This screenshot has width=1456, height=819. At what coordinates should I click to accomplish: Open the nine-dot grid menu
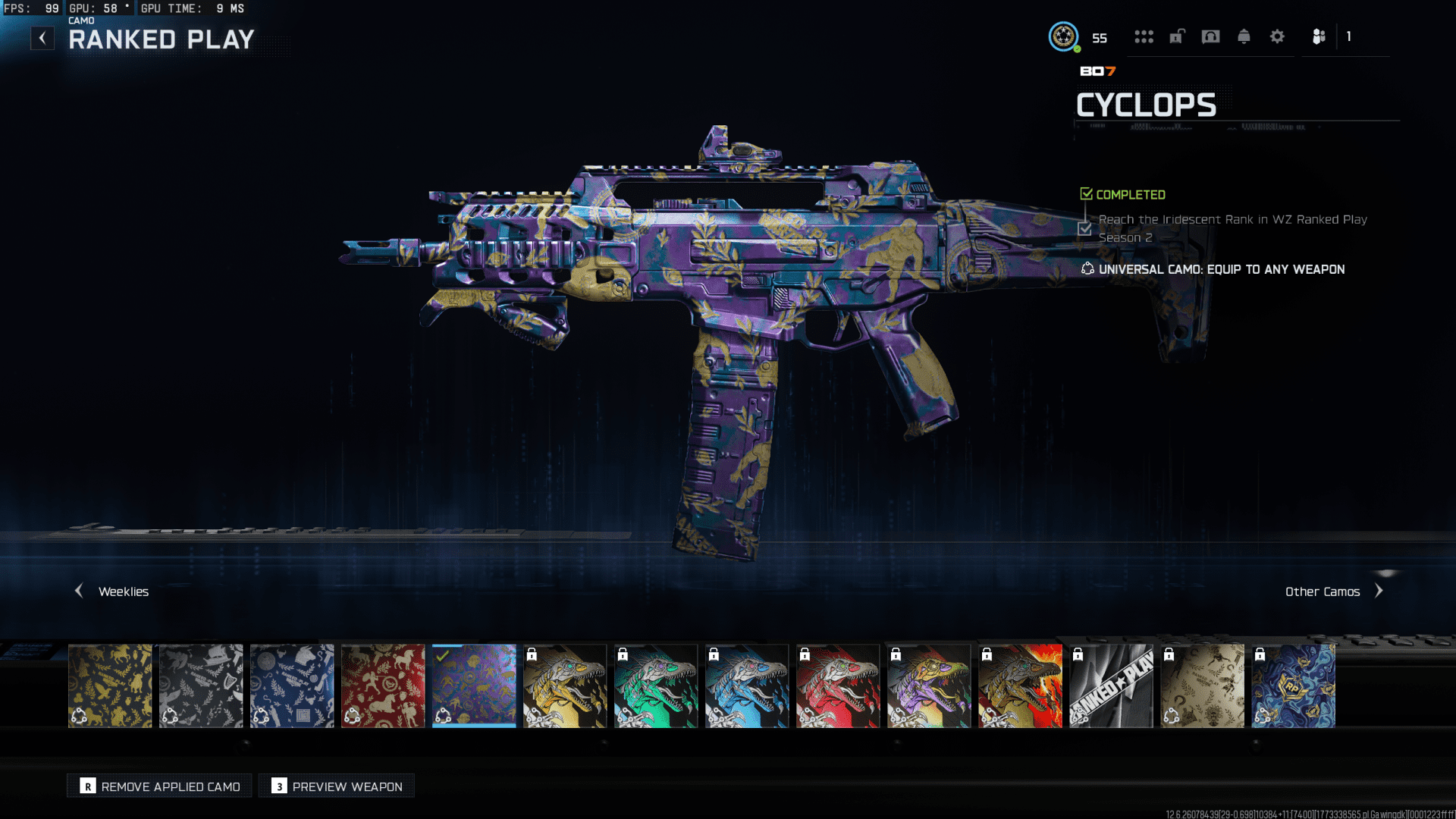click(x=1144, y=36)
